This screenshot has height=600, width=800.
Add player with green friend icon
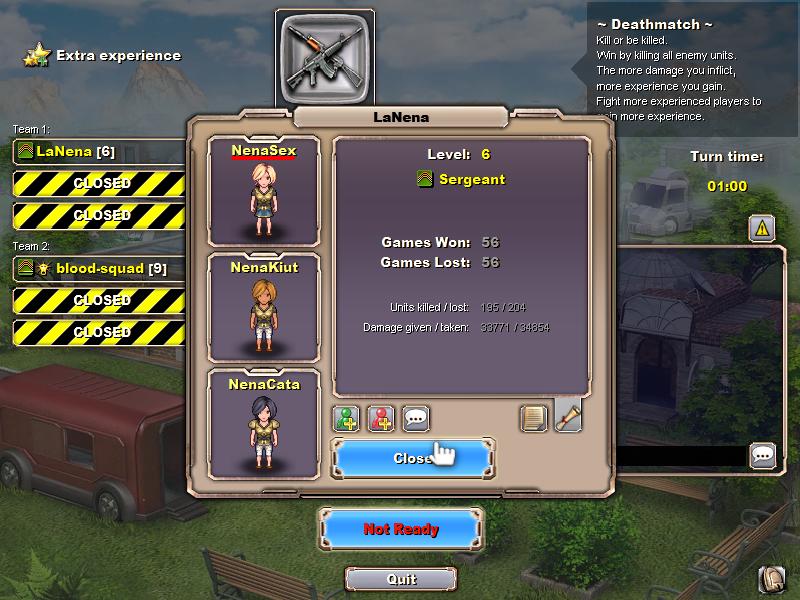point(347,418)
